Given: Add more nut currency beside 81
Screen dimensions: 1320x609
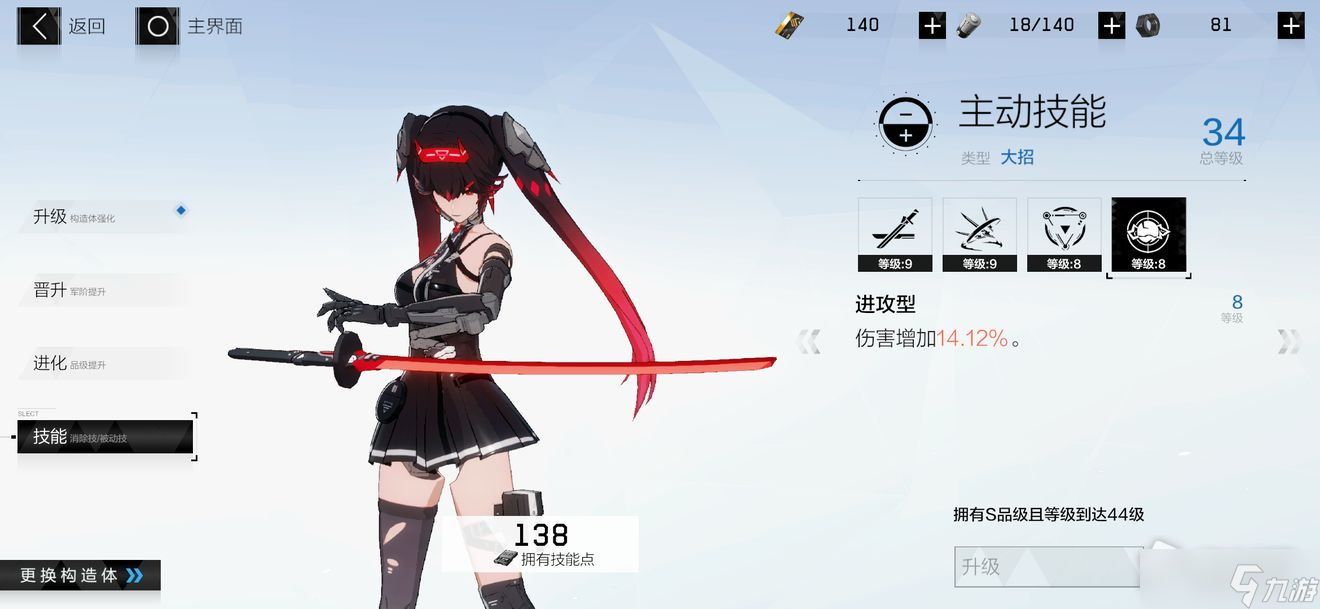Looking at the screenshot, I should coord(1291,26).
